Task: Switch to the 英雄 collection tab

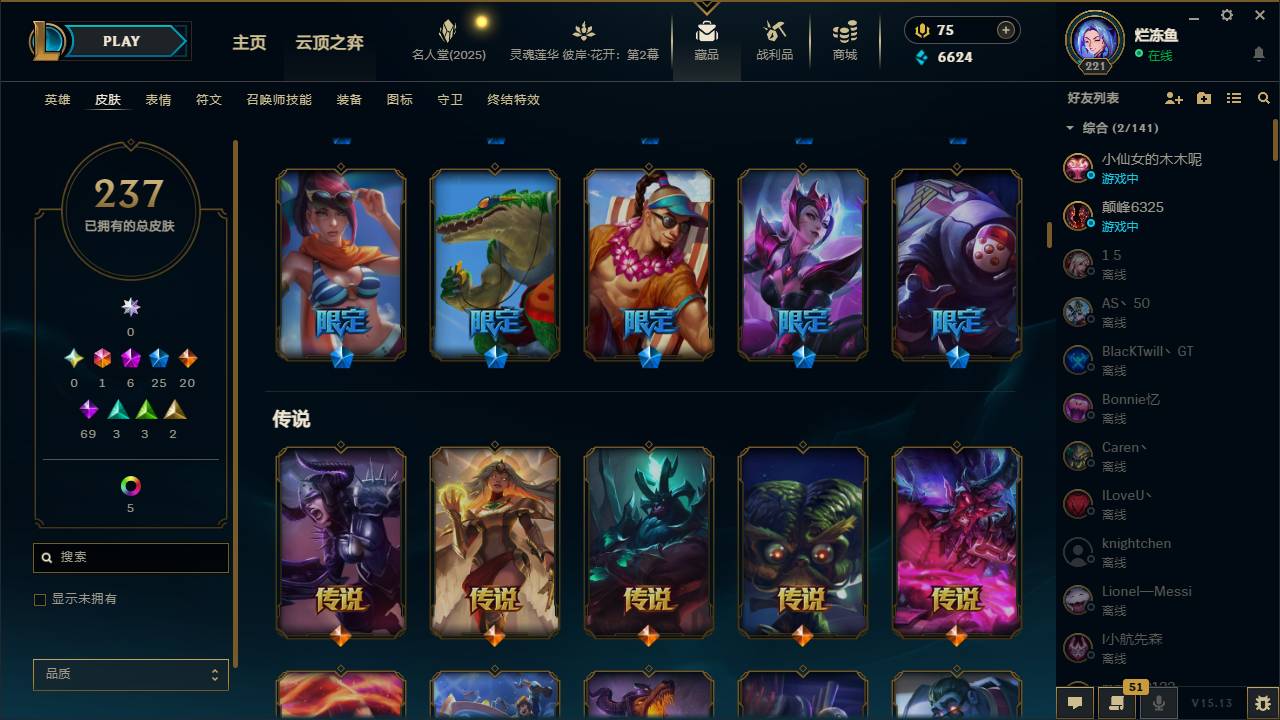Action: click(57, 99)
